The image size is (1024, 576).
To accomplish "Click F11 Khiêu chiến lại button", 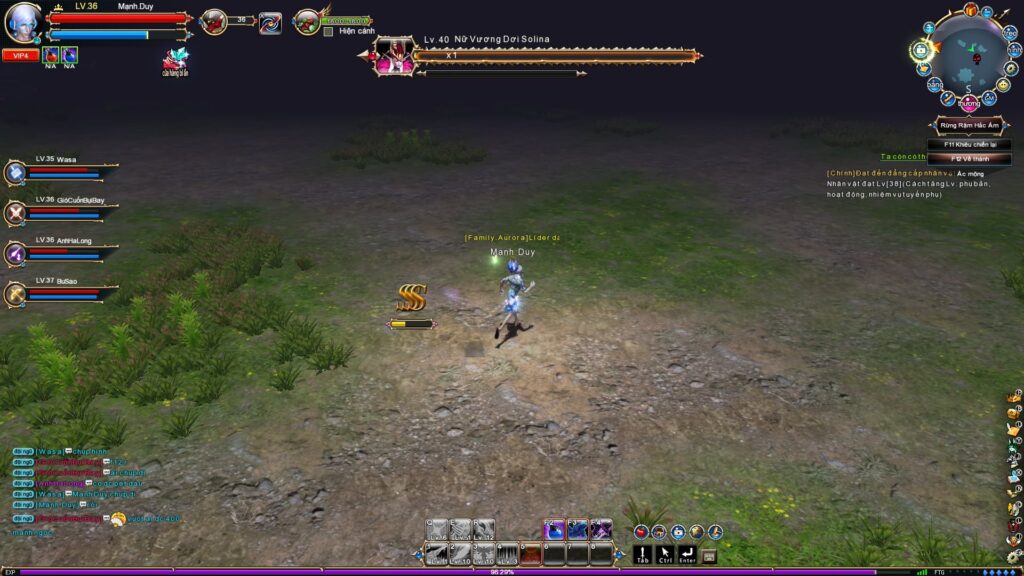I will point(969,145).
